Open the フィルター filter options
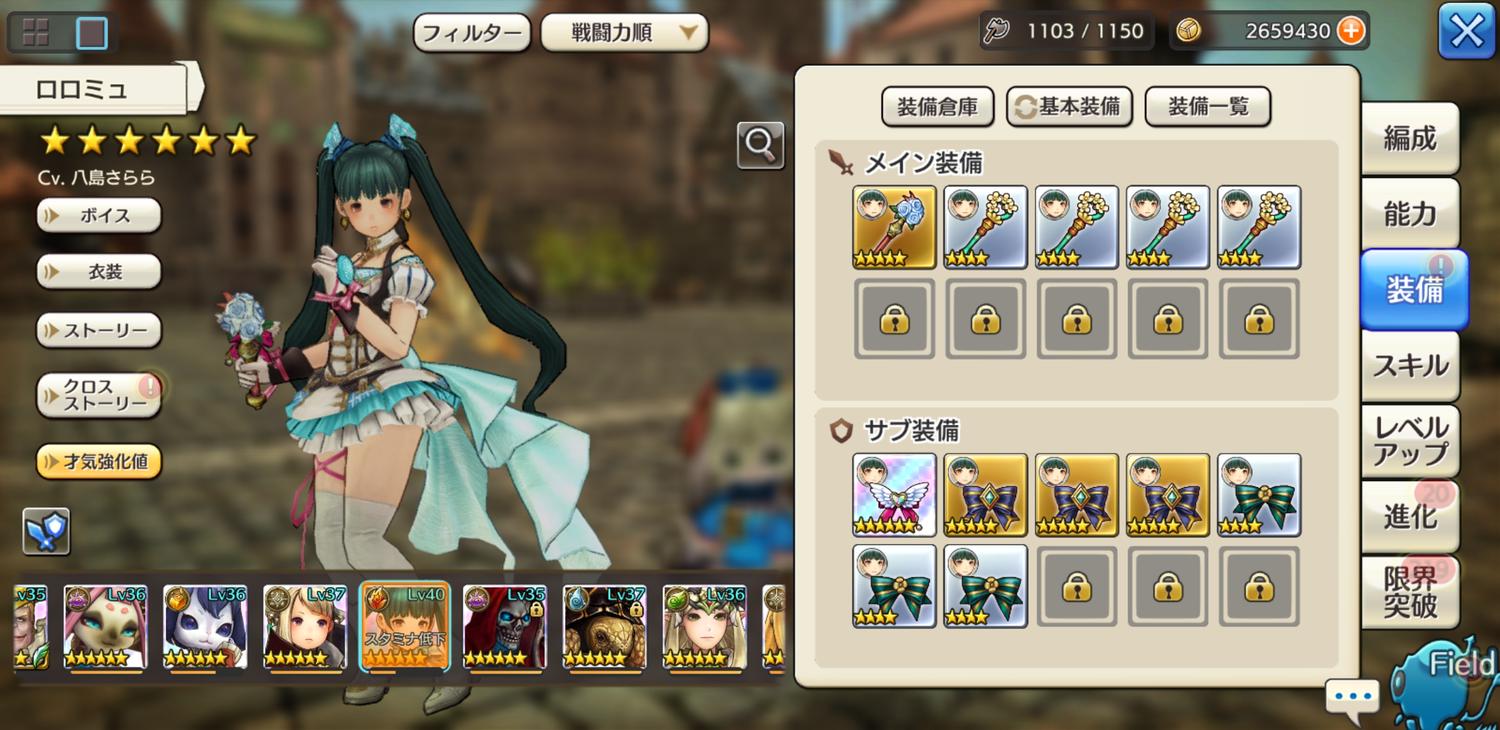1500x730 pixels. coord(471,33)
